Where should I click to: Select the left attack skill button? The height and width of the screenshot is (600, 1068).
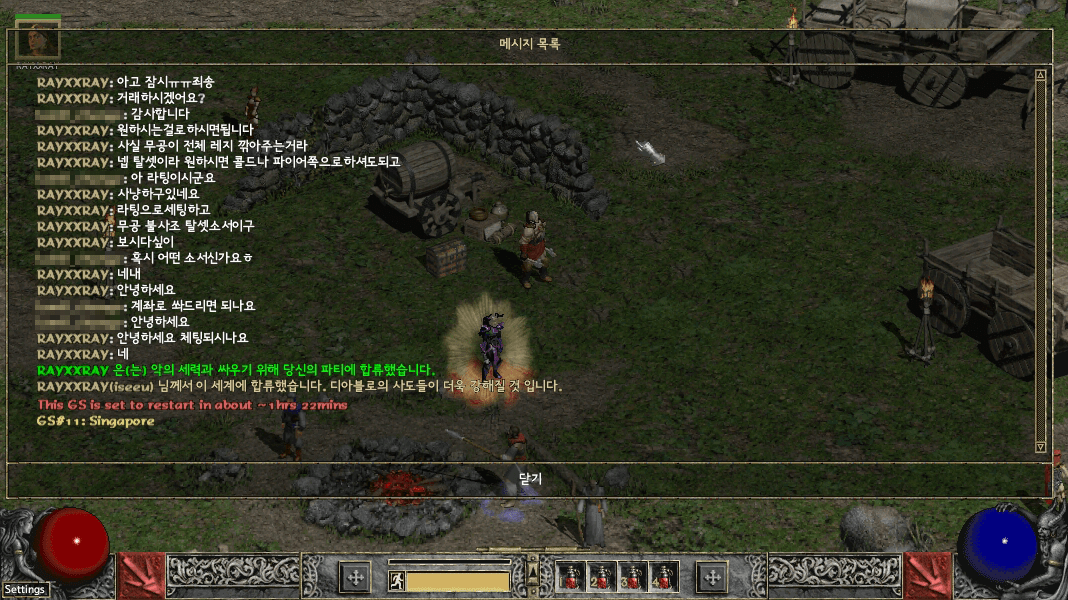click(x=141, y=576)
